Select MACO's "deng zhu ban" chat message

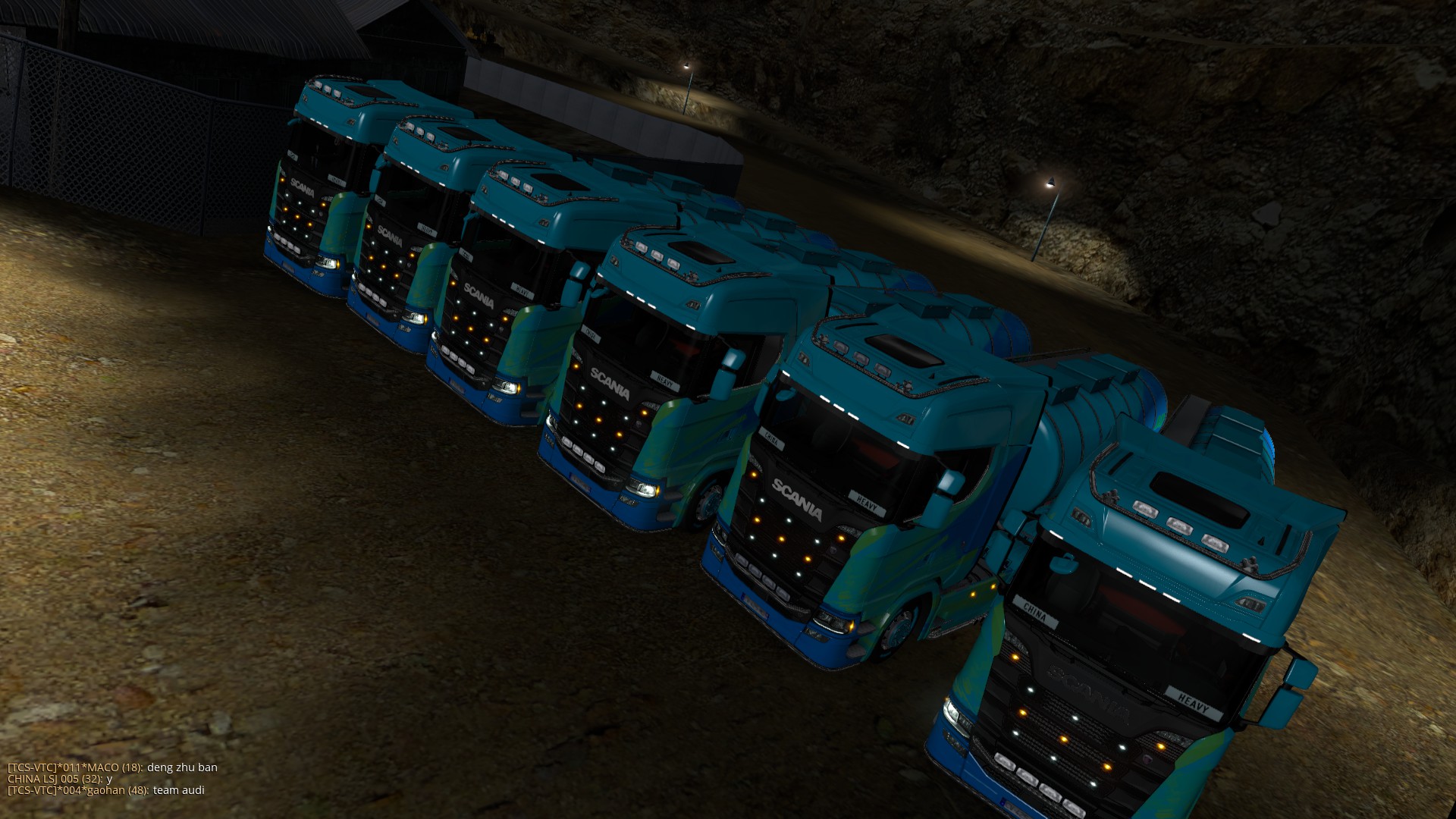[112, 767]
